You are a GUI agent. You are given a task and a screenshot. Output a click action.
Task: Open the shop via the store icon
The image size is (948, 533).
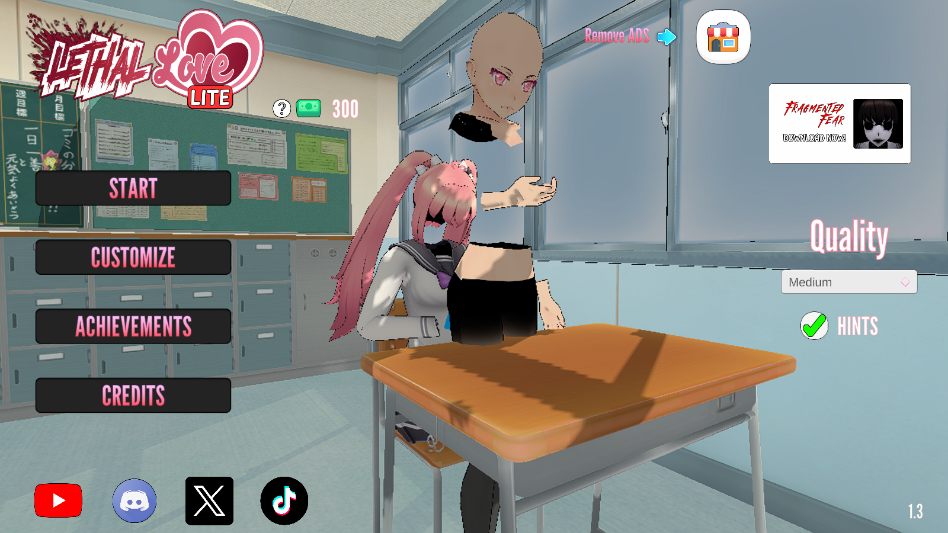[x=723, y=38]
